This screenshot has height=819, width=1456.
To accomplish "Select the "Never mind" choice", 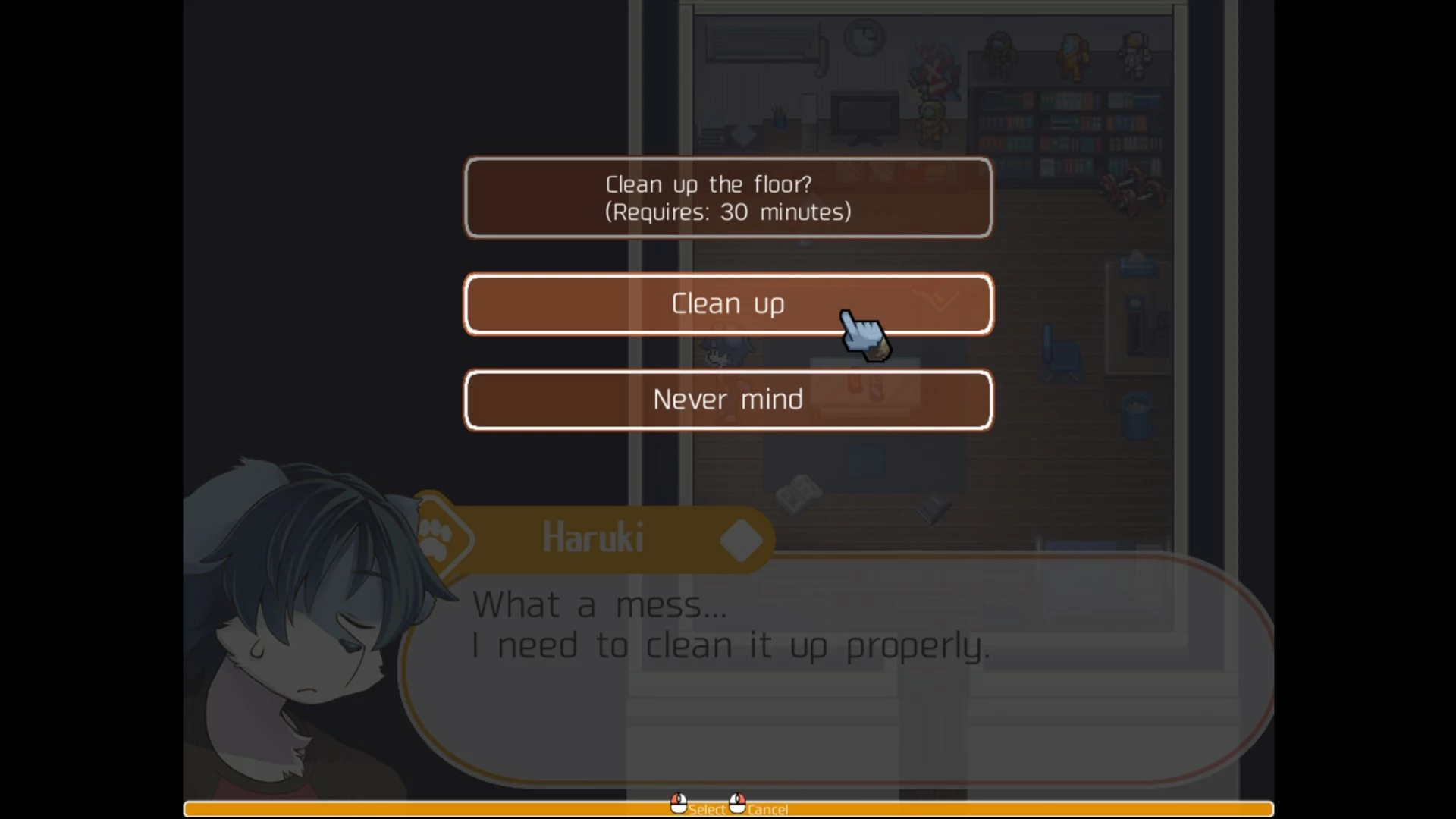I will (727, 400).
